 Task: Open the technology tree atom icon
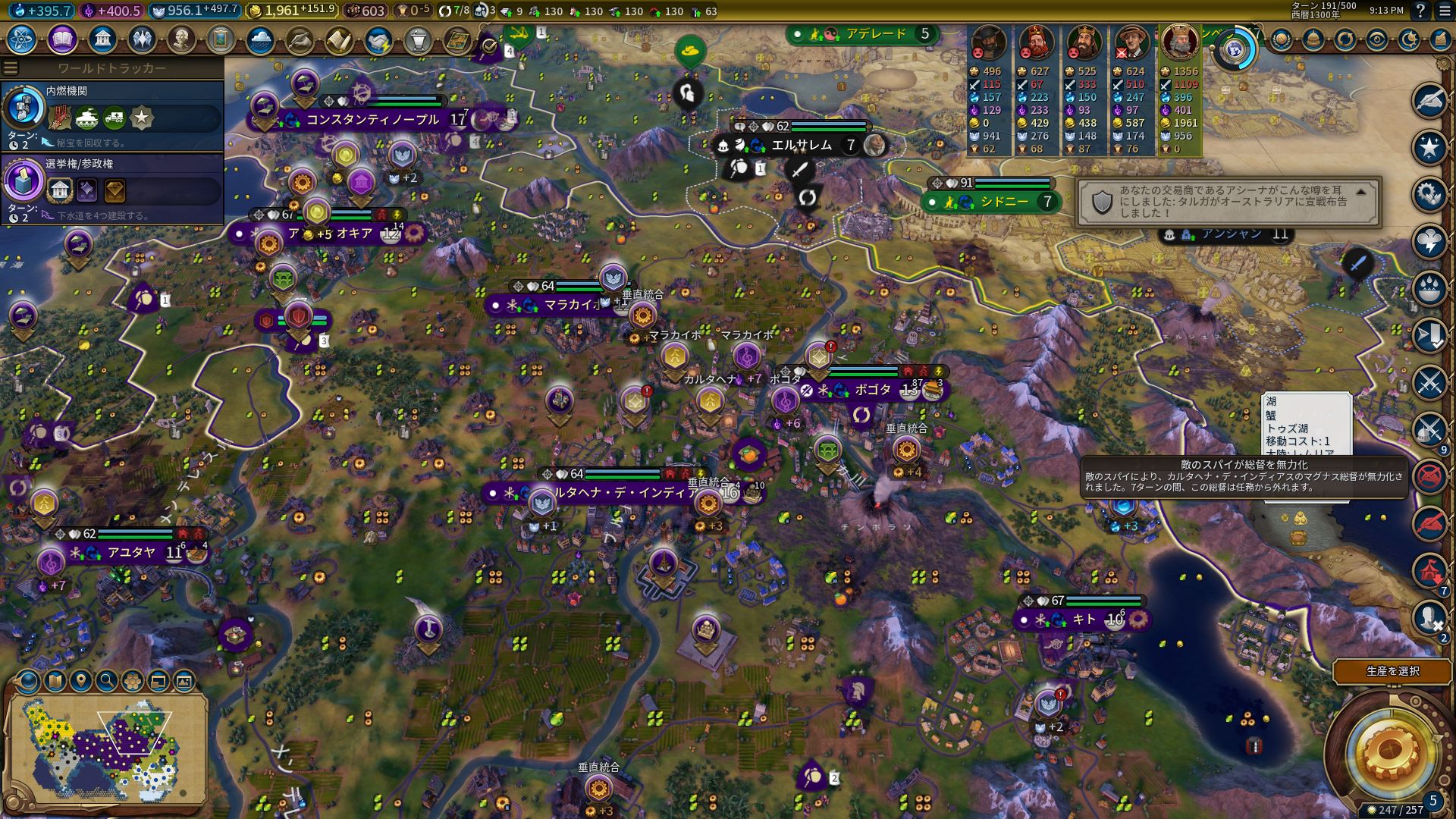point(22,39)
